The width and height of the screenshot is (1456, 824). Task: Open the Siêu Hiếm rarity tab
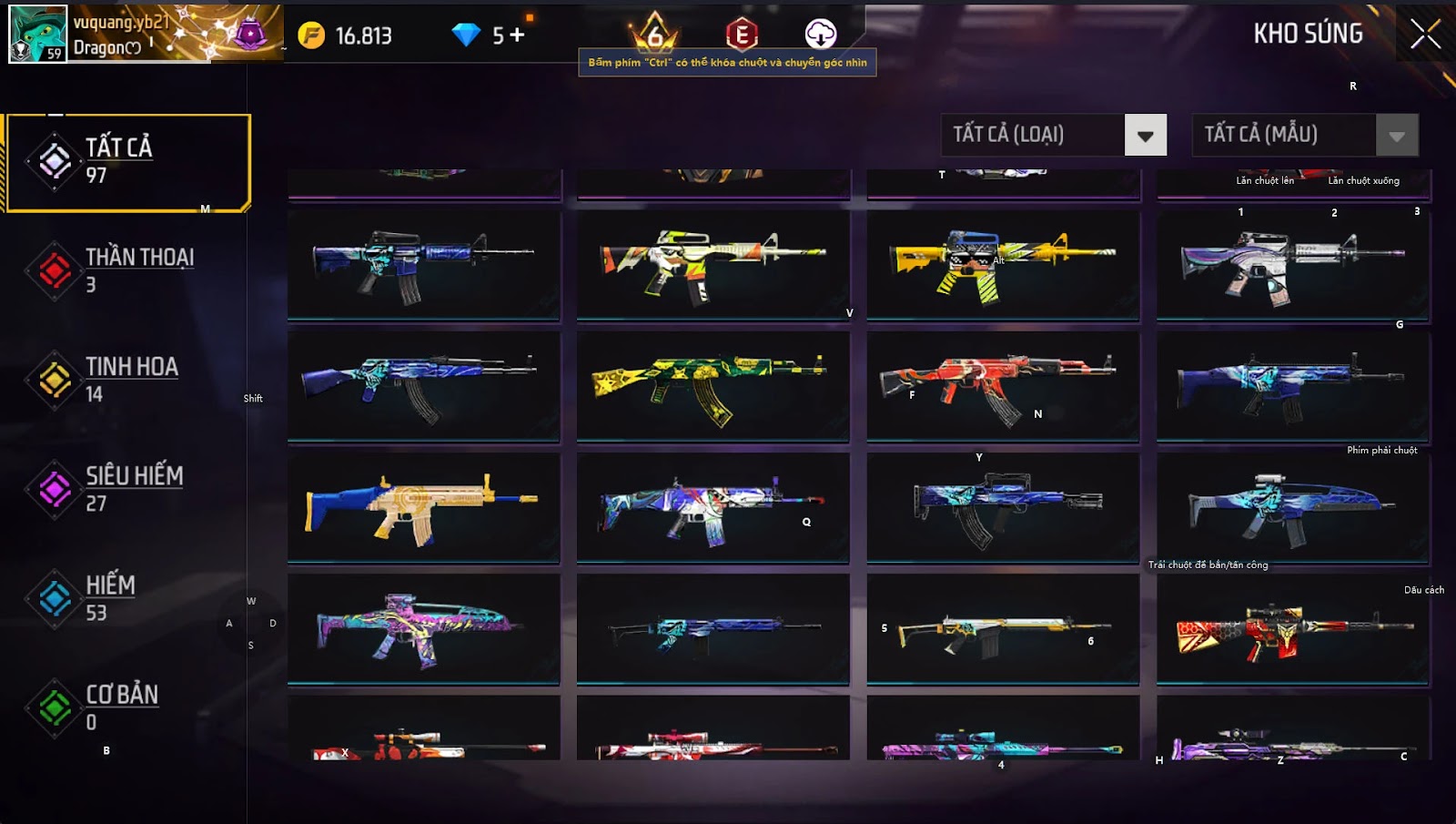127,489
